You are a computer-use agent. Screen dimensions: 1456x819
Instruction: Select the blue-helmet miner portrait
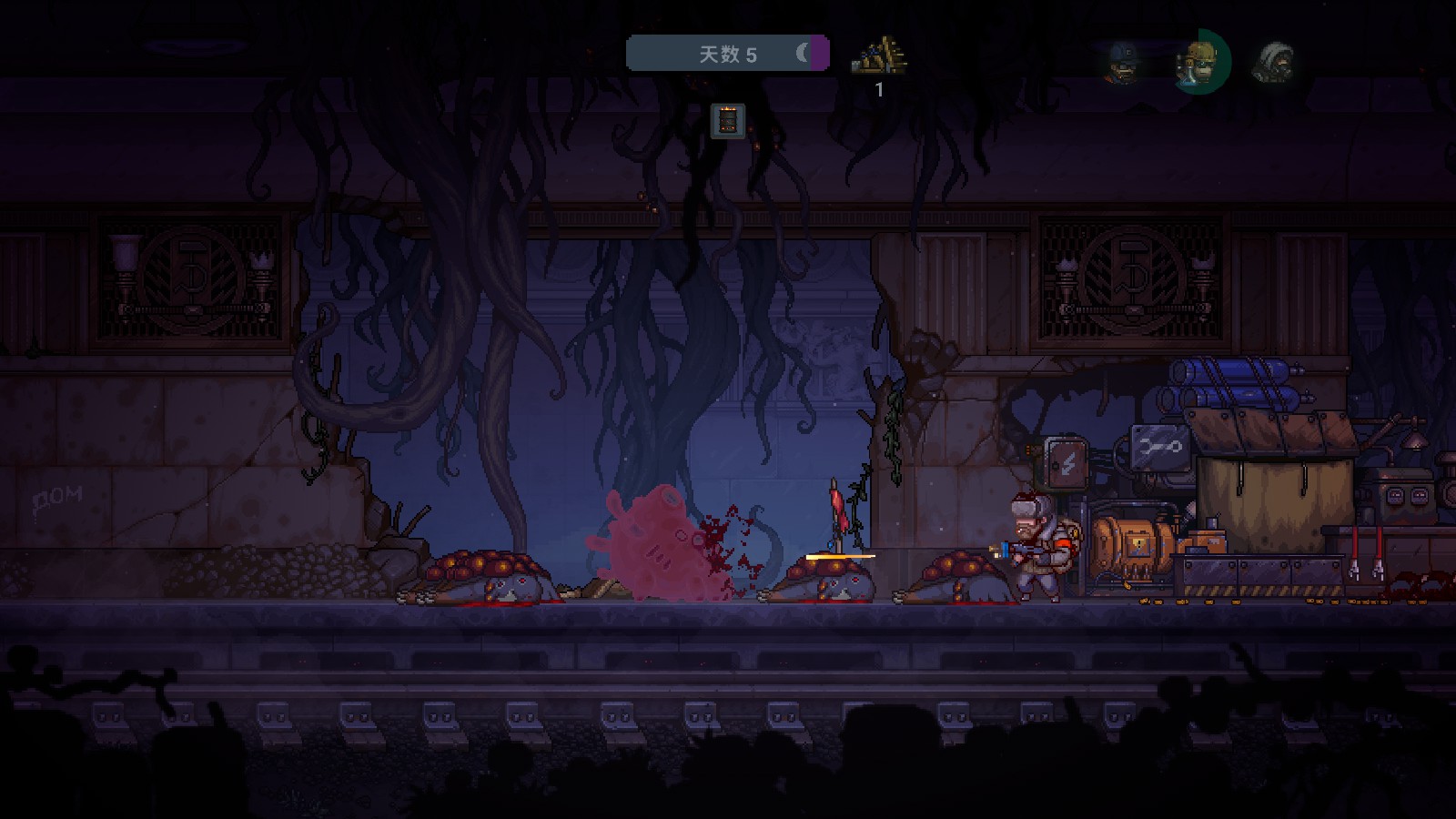[1122, 62]
